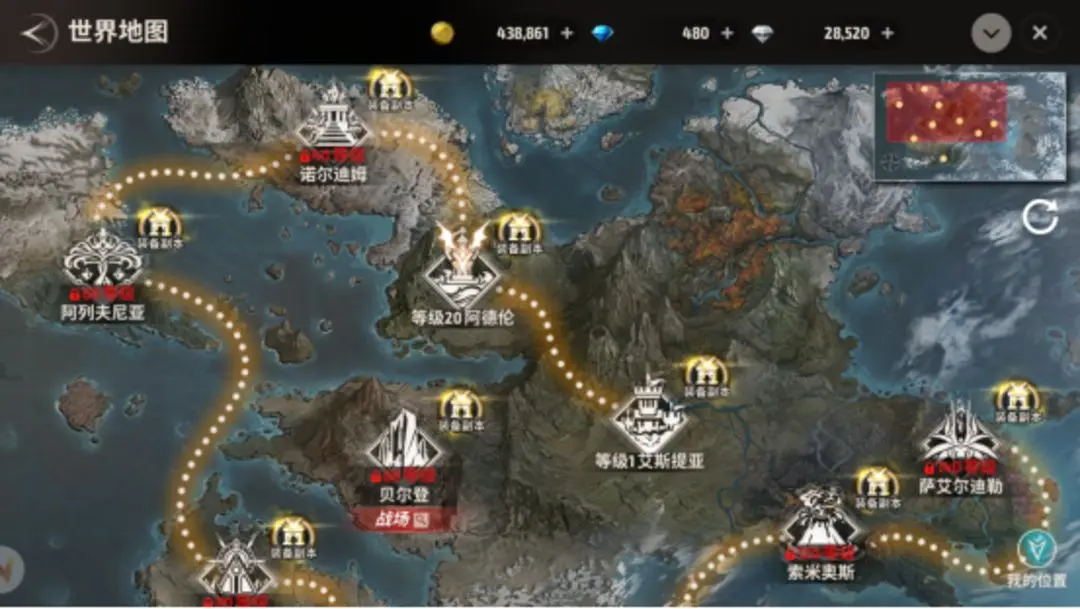
Task: Jump to 我的位置 on the map
Action: click(1036, 548)
